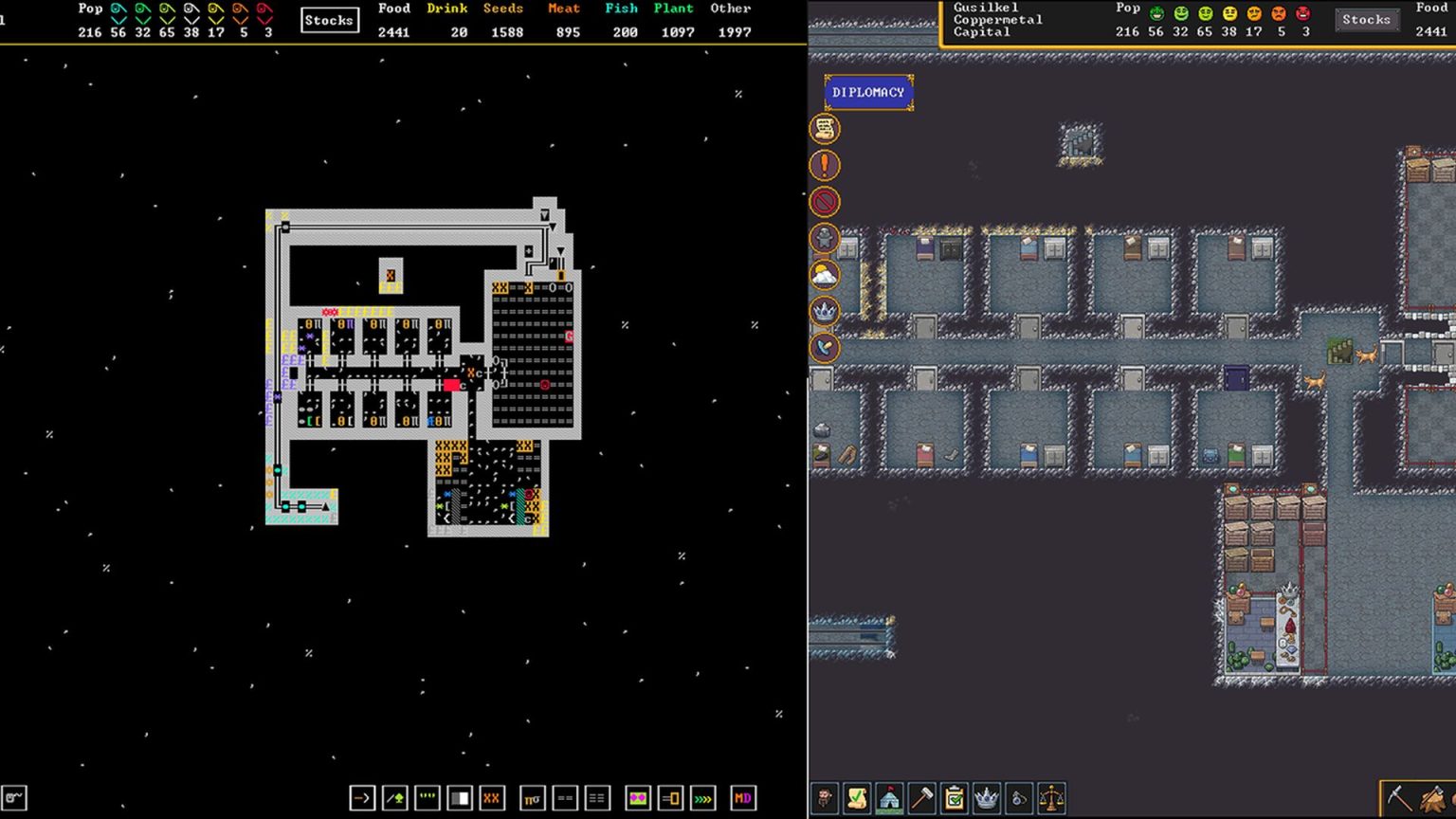The image size is (1456, 819).
Task: Open the citizens list dwarf-face icon
Action: point(825,799)
